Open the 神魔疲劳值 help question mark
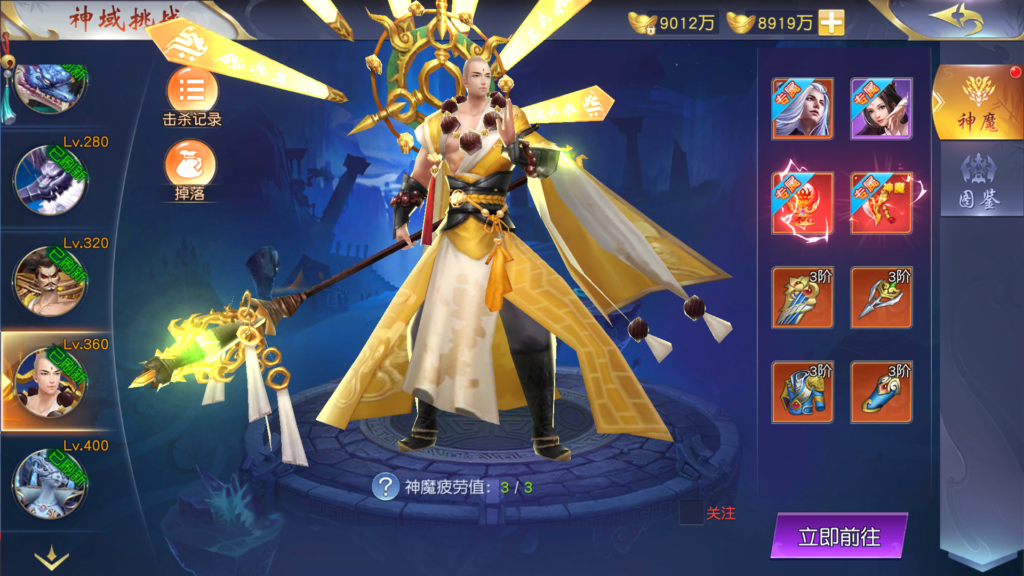Image resolution: width=1024 pixels, height=576 pixels. [x=385, y=487]
